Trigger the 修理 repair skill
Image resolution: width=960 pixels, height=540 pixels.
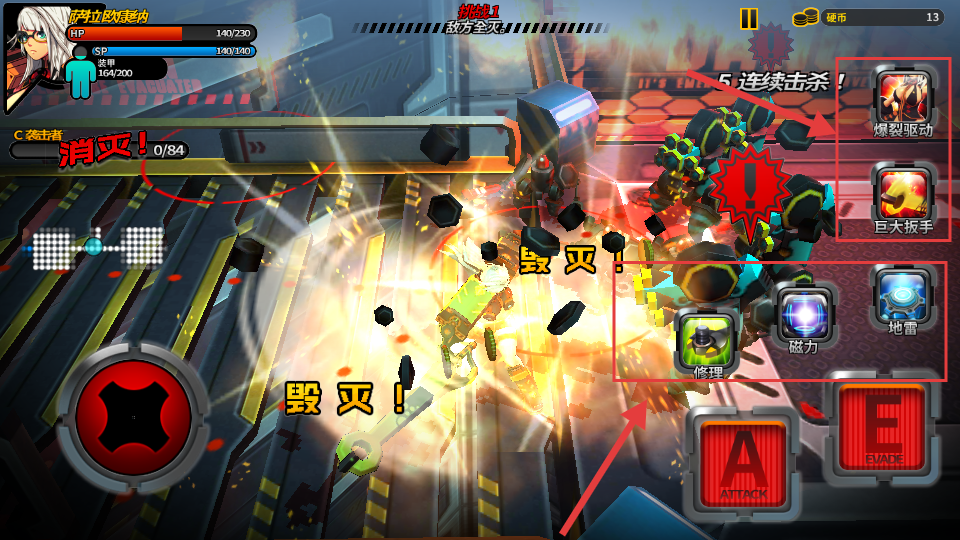coord(708,338)
